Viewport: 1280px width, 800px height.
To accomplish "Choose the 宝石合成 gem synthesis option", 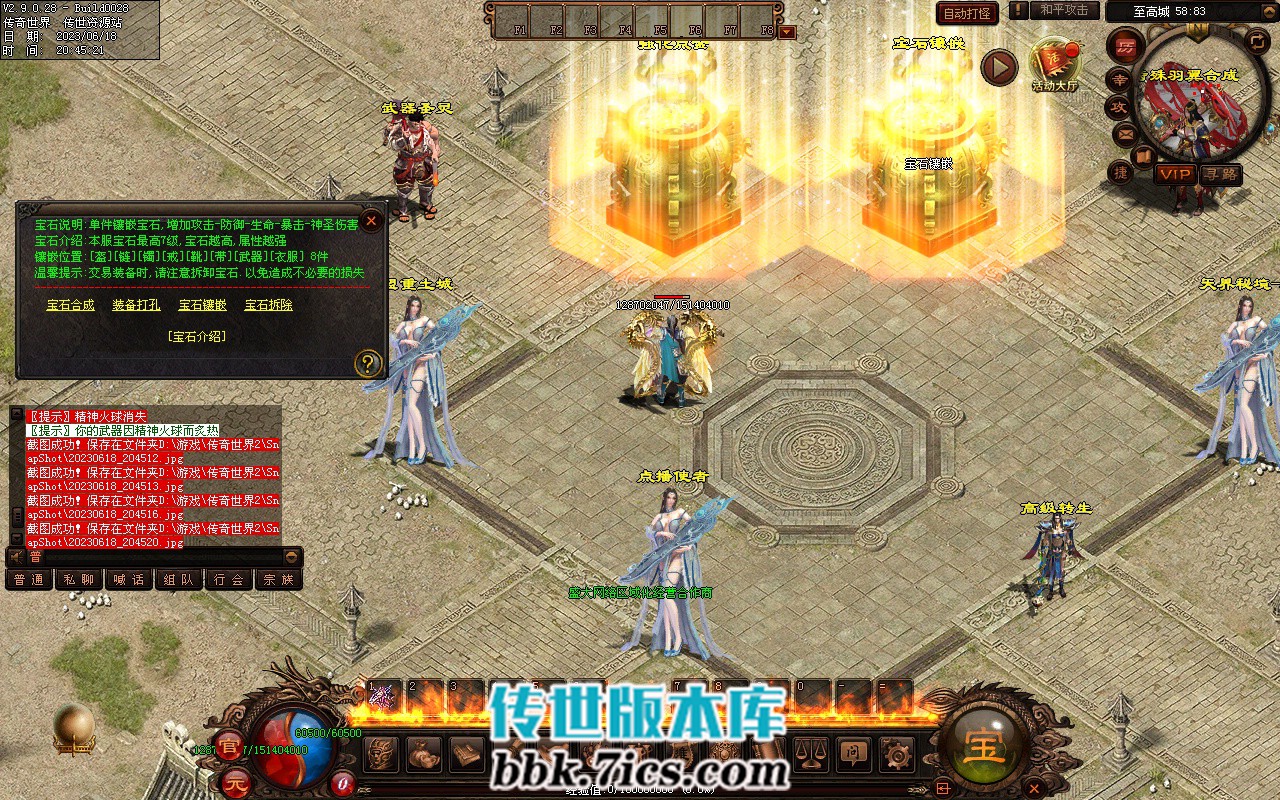I will point(71,305).
